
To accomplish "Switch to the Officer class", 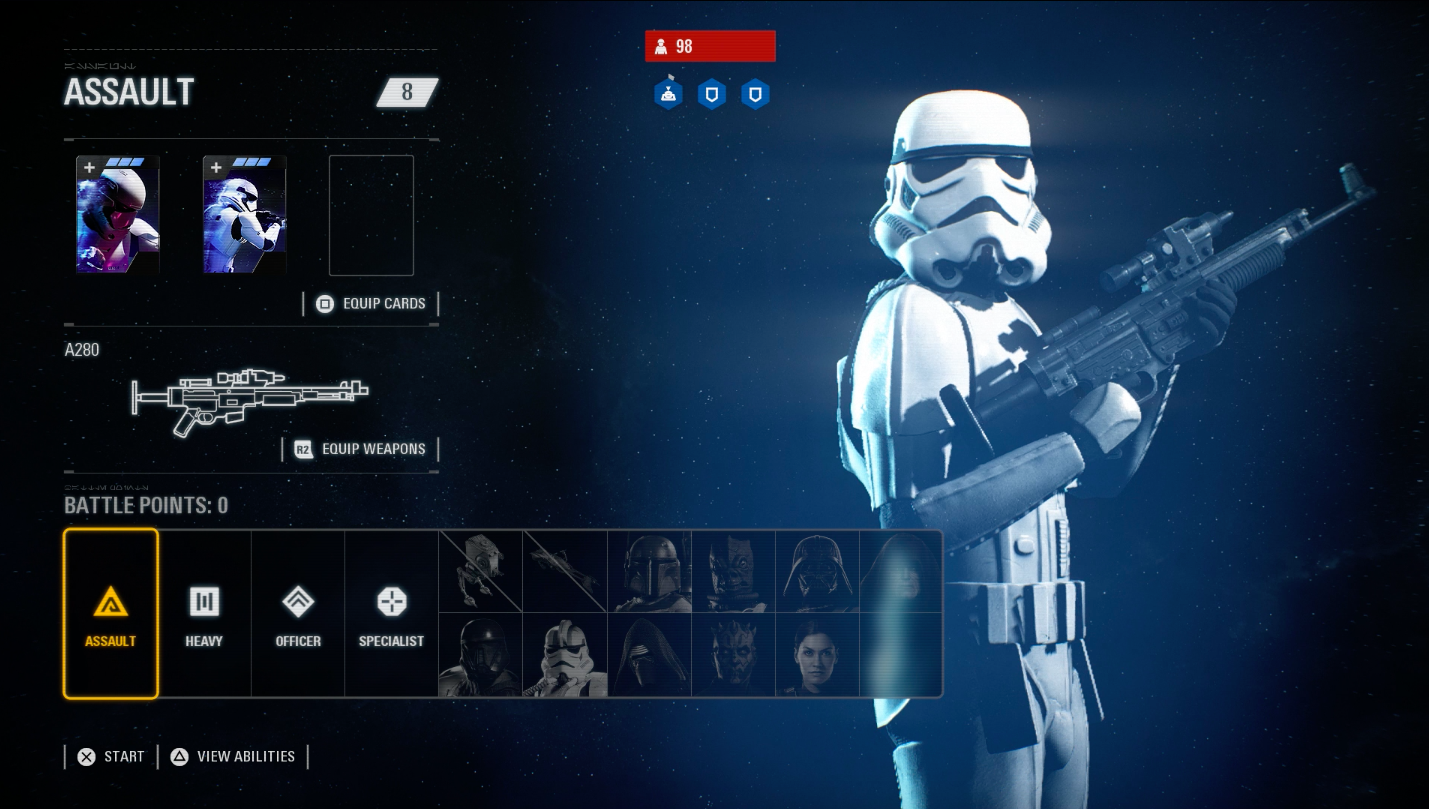I will [298, 613].
